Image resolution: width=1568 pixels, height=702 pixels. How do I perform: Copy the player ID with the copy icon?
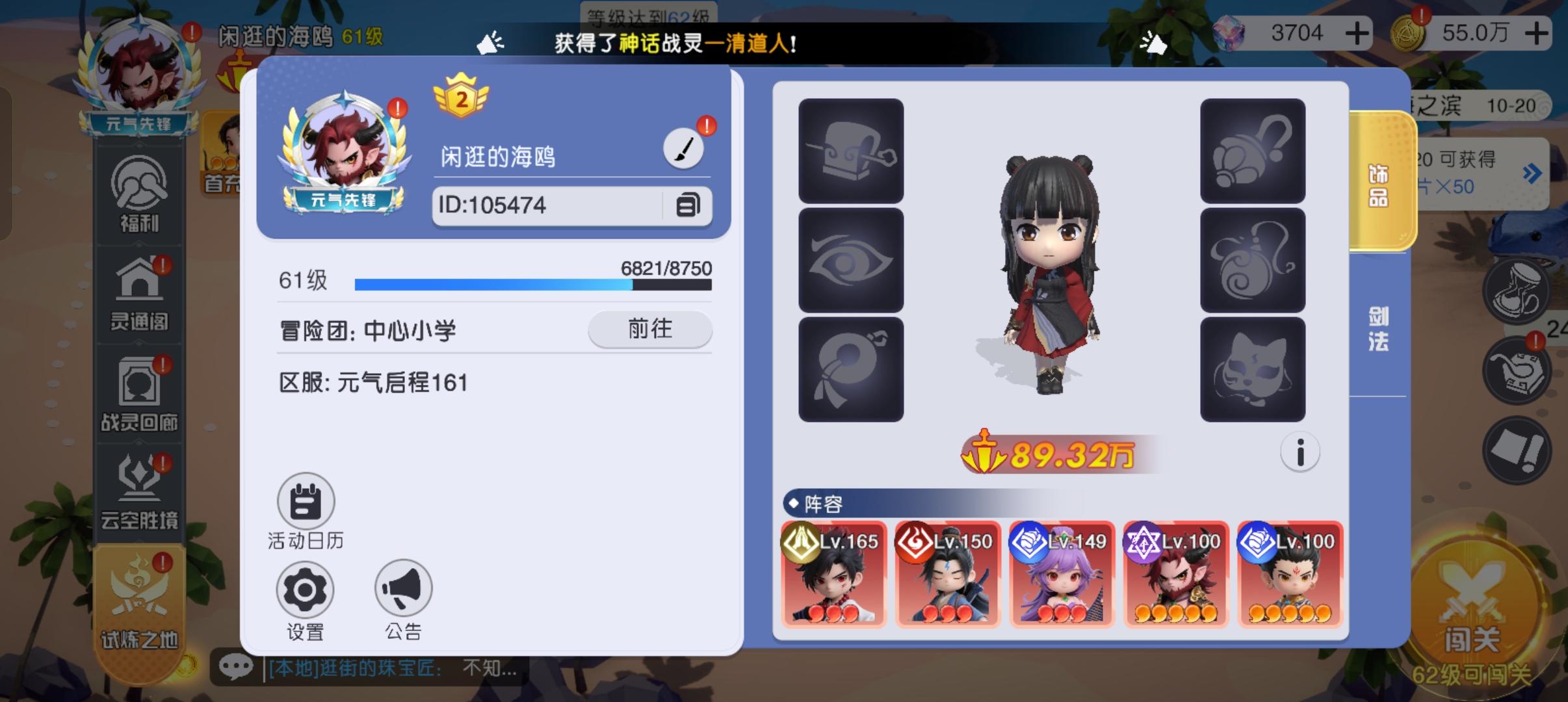tap(689, 205)
